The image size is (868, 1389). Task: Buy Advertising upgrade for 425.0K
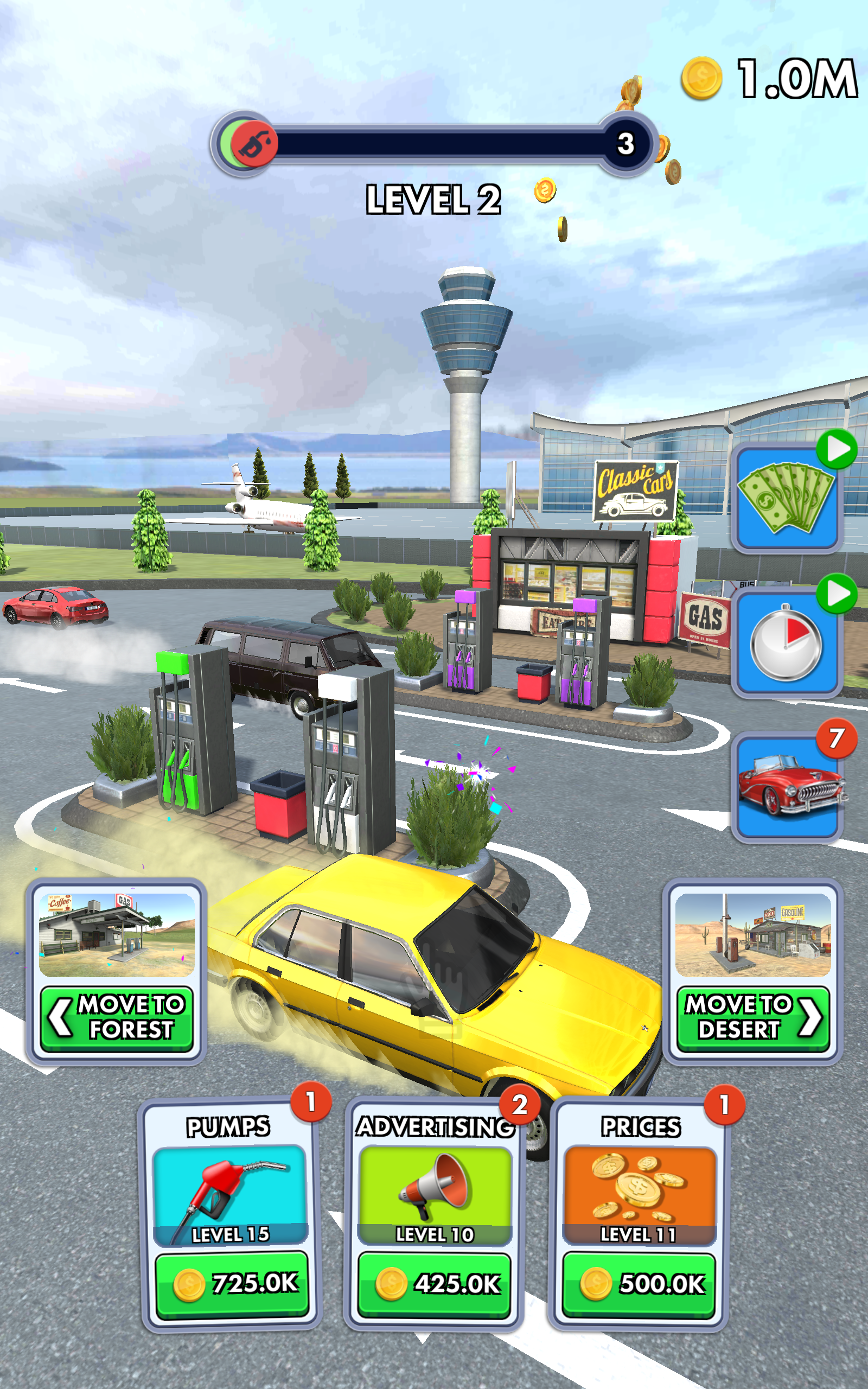[x=434, y=1284]
